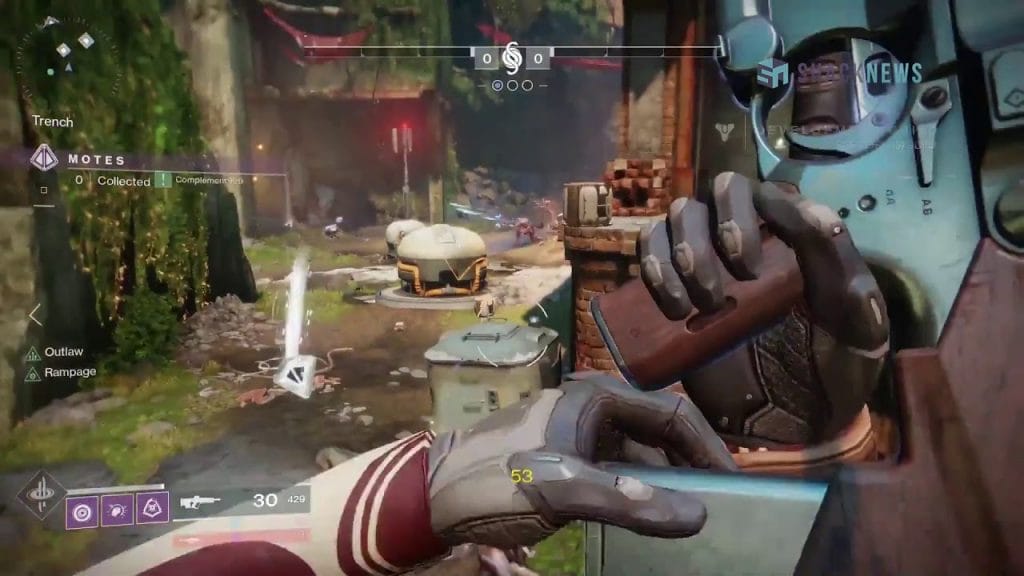Click the circular radar in the corner
The height and width of the screenshot is (576, 1024).
(x=62, y=55)
